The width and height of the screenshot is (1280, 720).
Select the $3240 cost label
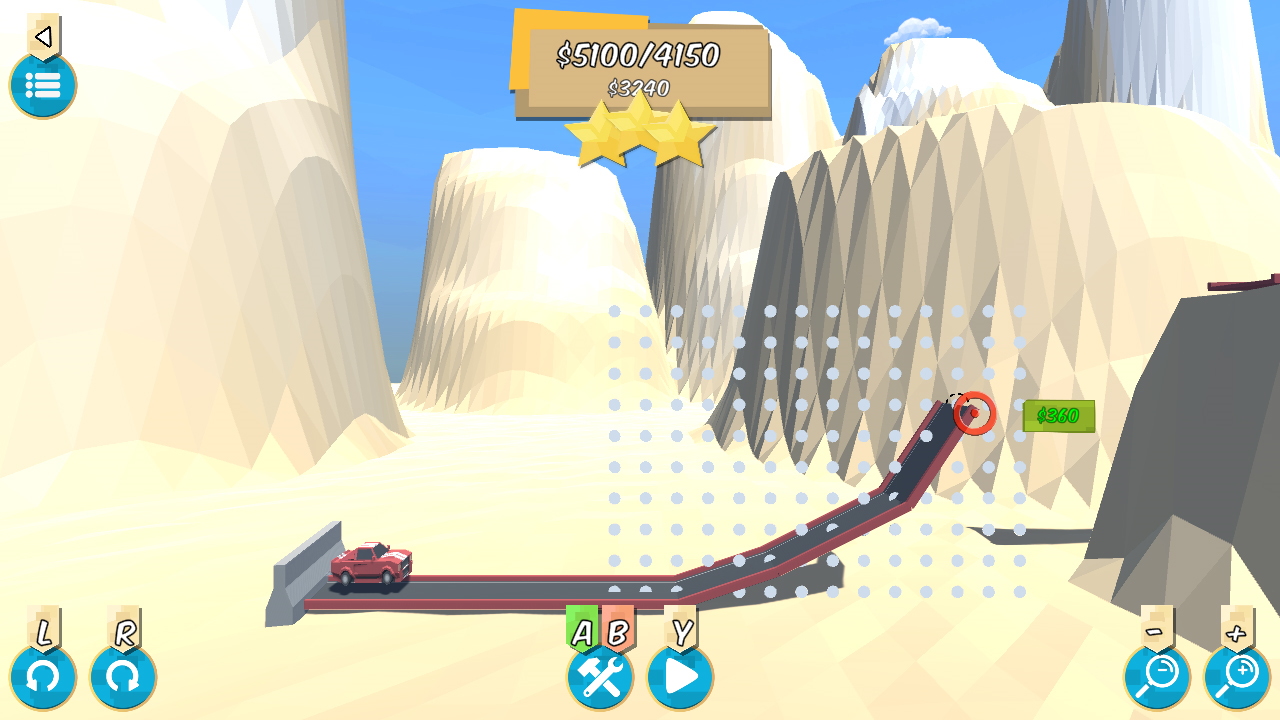[x=637, y=88]
